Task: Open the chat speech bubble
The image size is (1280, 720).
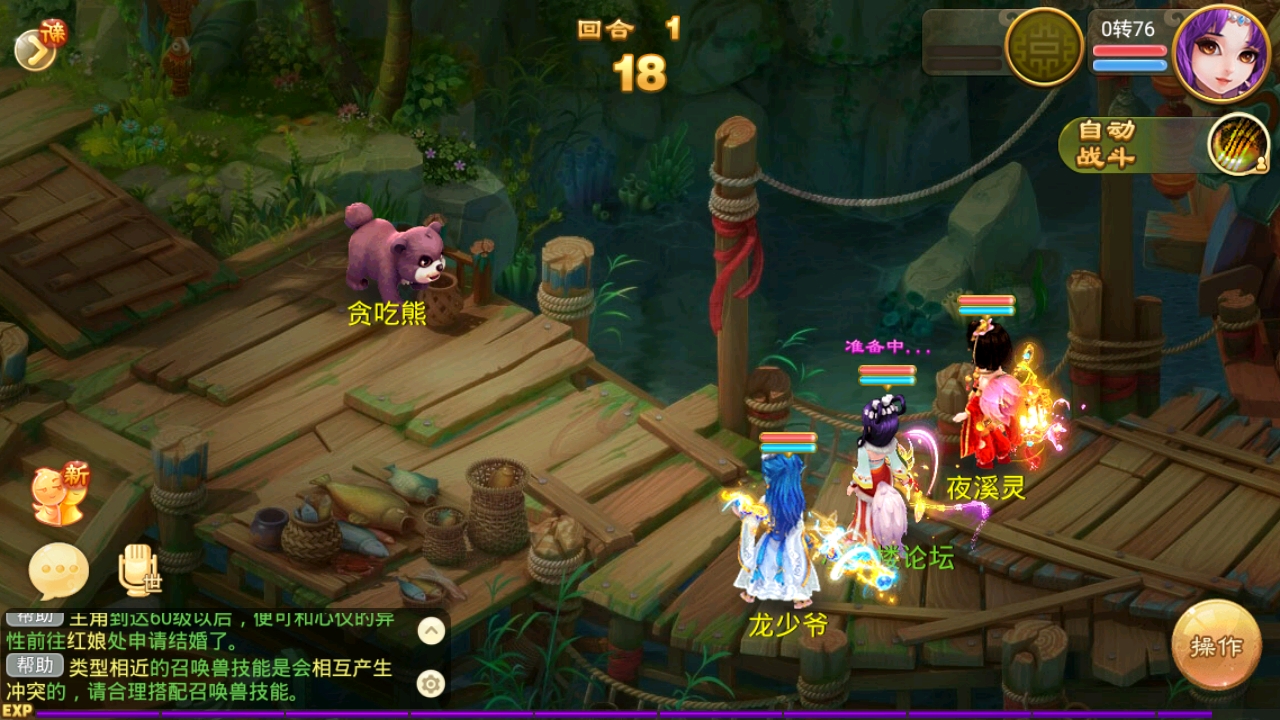Action: [x=58, y=571]
